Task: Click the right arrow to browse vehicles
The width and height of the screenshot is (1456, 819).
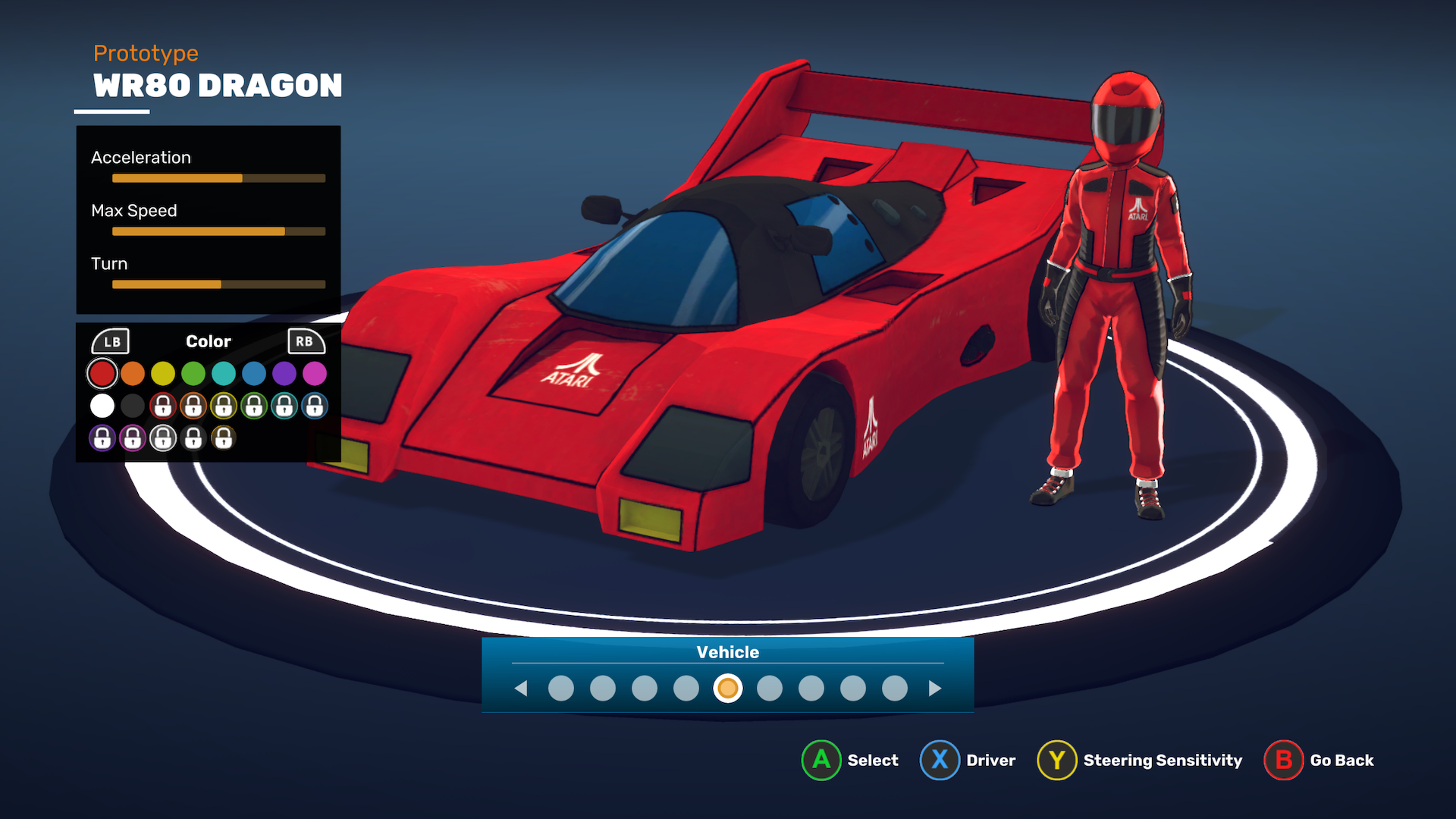Action: tap(934, 689)
